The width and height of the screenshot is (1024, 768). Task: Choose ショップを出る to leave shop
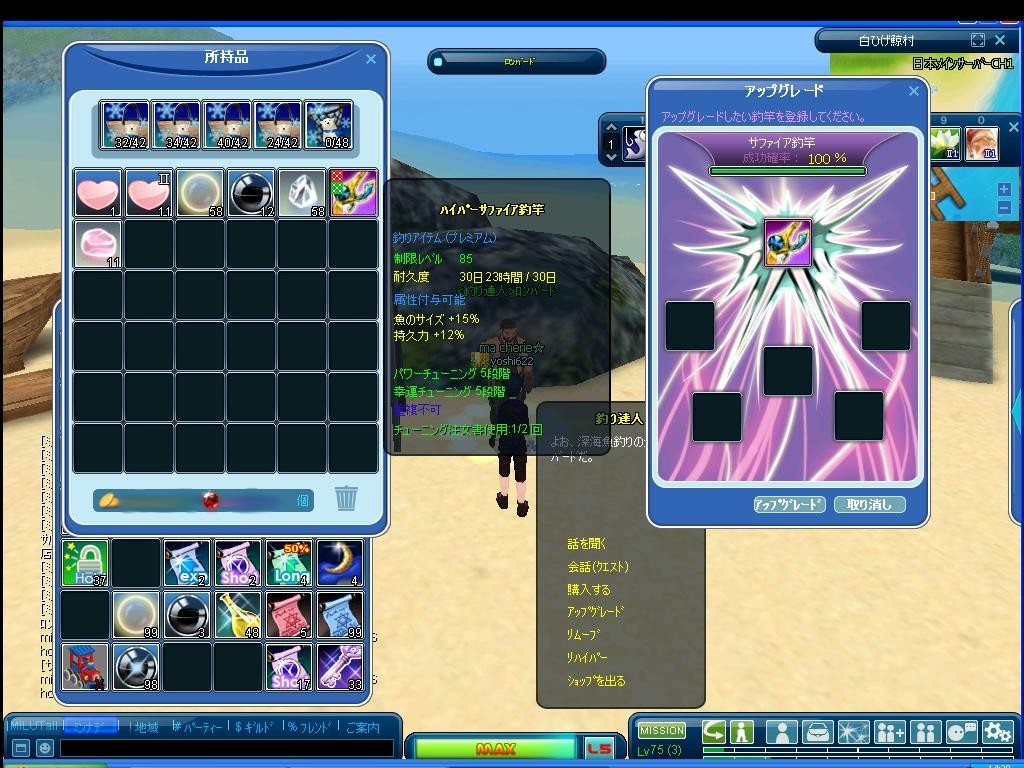(x=596, y=681)
